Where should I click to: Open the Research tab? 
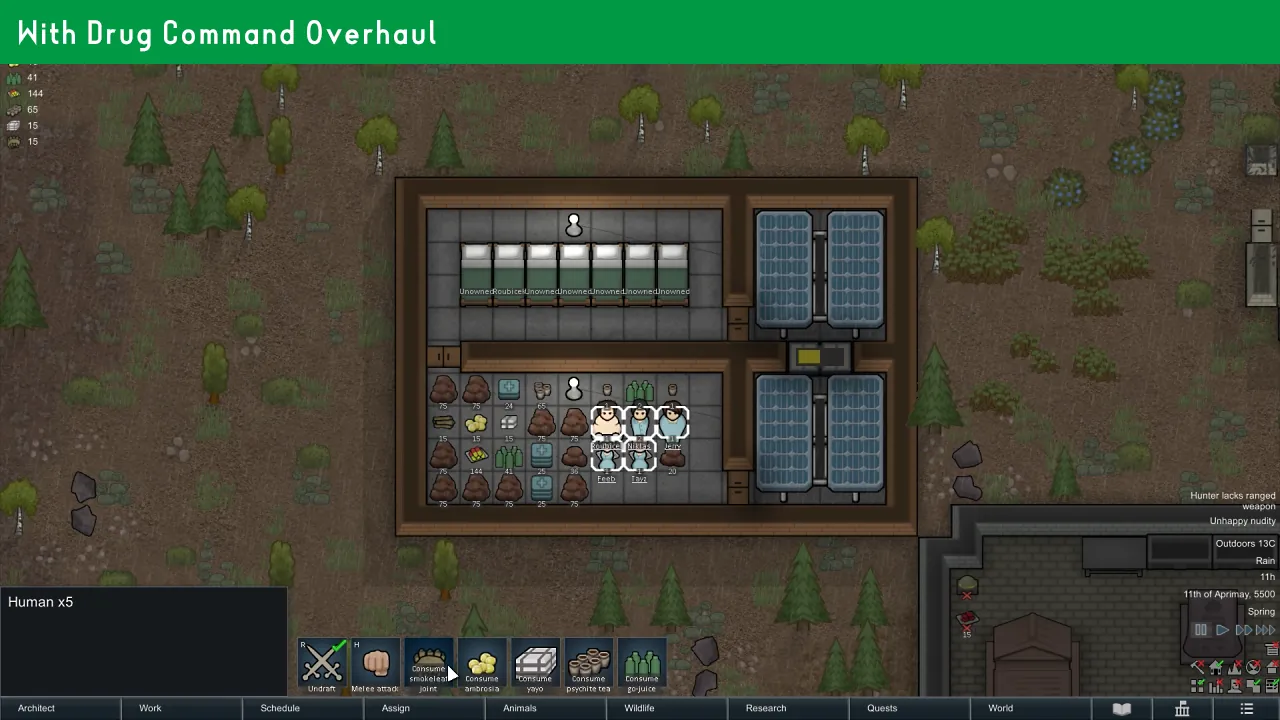click(766, 708)
